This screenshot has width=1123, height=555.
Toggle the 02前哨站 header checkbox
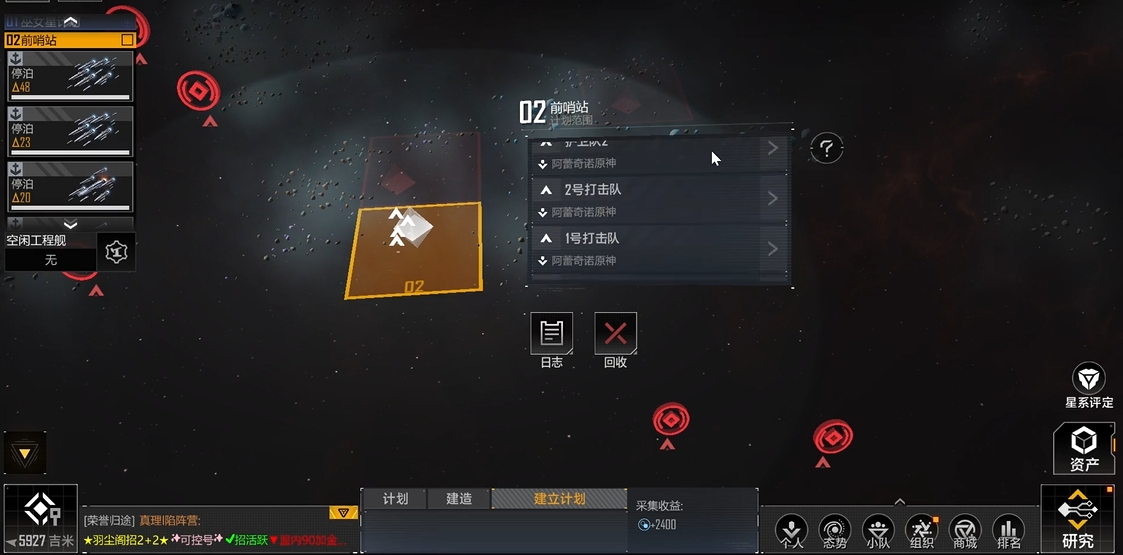pos(127,40)
